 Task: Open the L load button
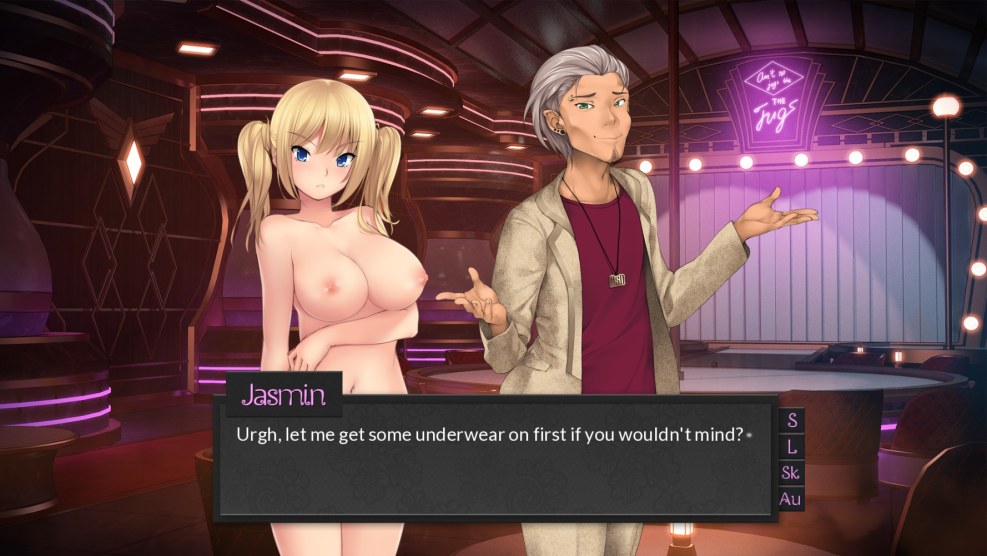pos(792,446)
